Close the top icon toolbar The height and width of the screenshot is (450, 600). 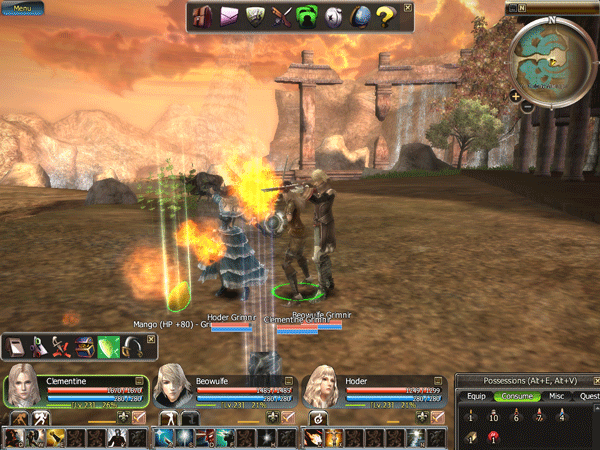[407, 8]
